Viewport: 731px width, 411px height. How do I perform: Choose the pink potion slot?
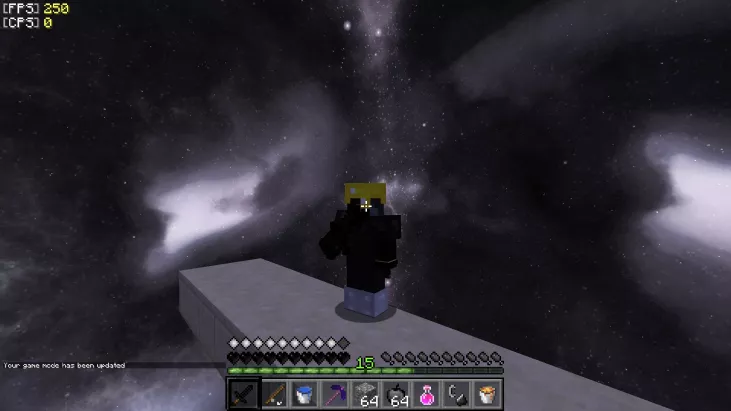(426, 394)
